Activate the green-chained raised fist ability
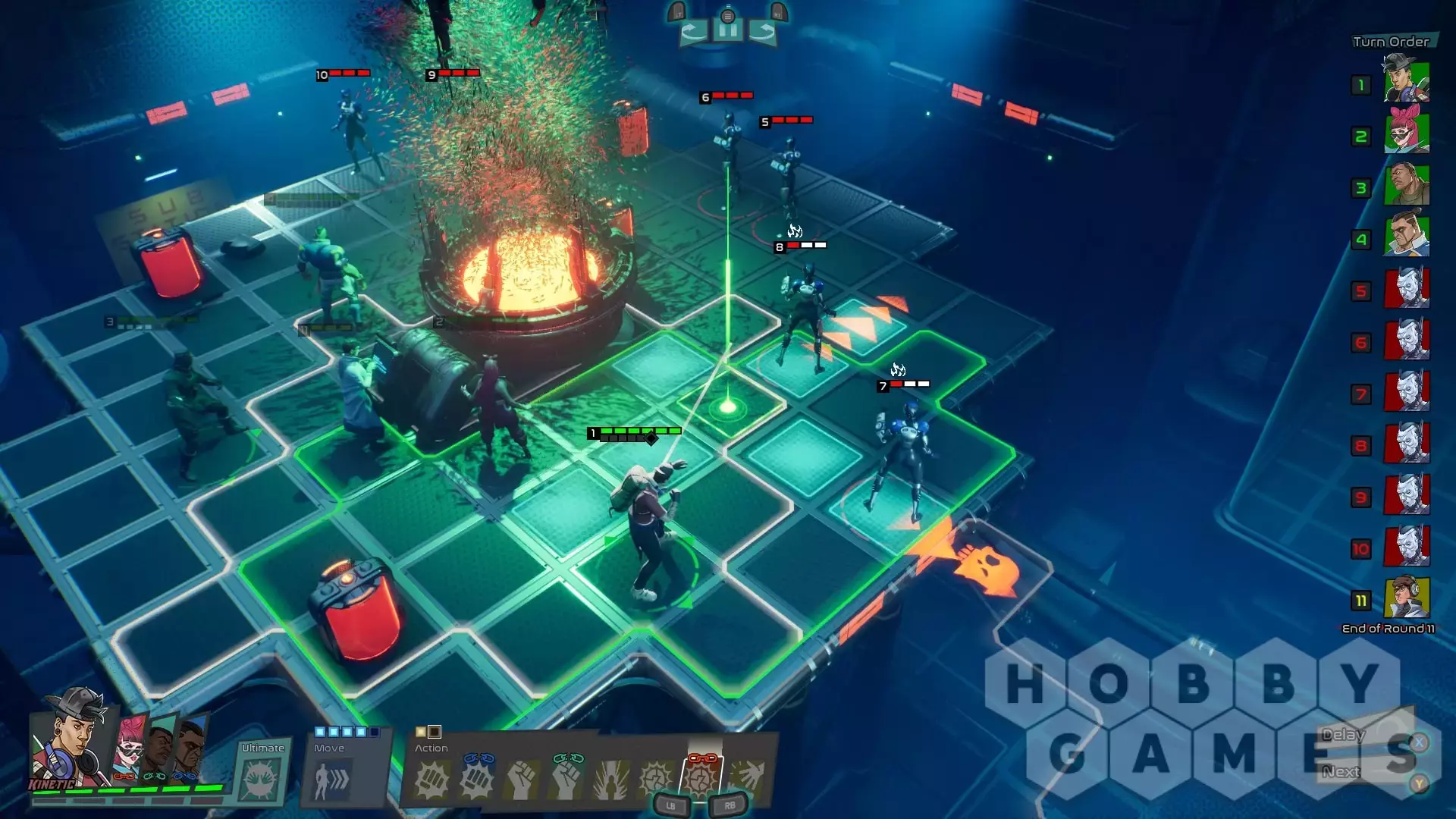 tap(566, 779)
